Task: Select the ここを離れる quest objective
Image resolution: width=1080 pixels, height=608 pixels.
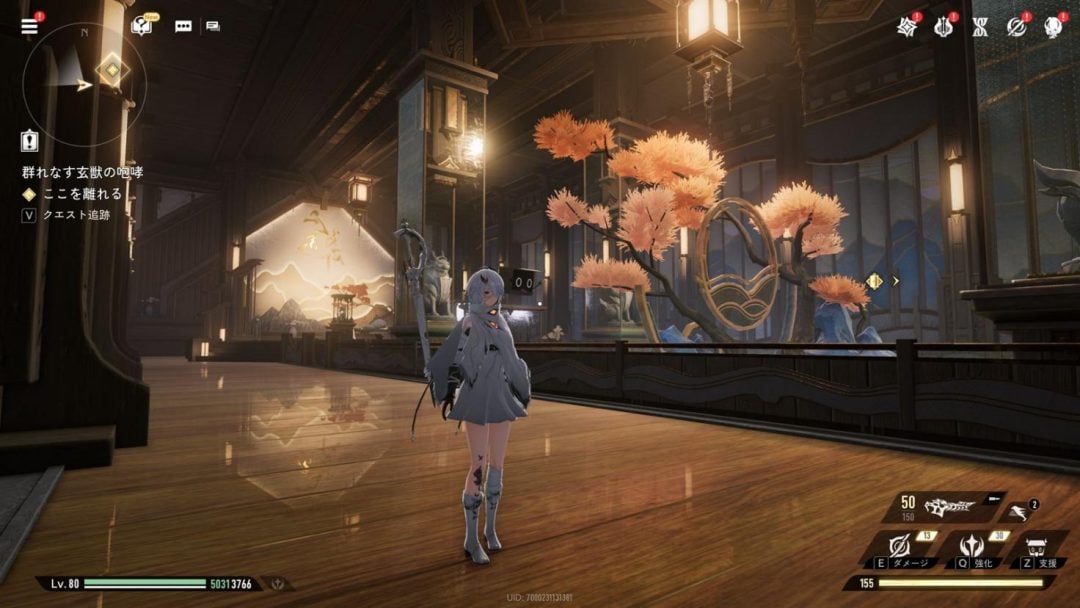Action: click(x=82, y=194)
